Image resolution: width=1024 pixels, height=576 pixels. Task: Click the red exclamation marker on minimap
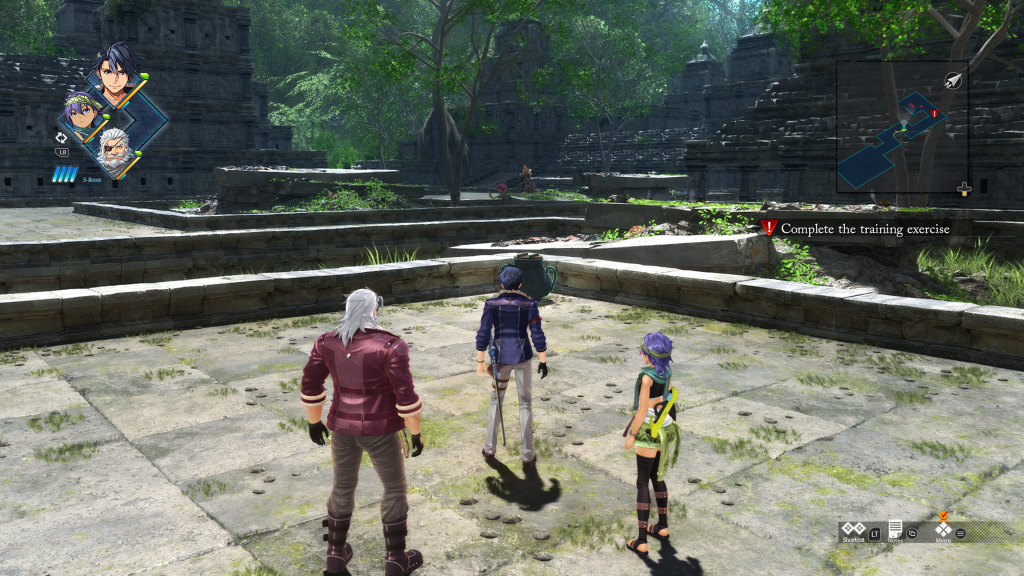point(935,114)
